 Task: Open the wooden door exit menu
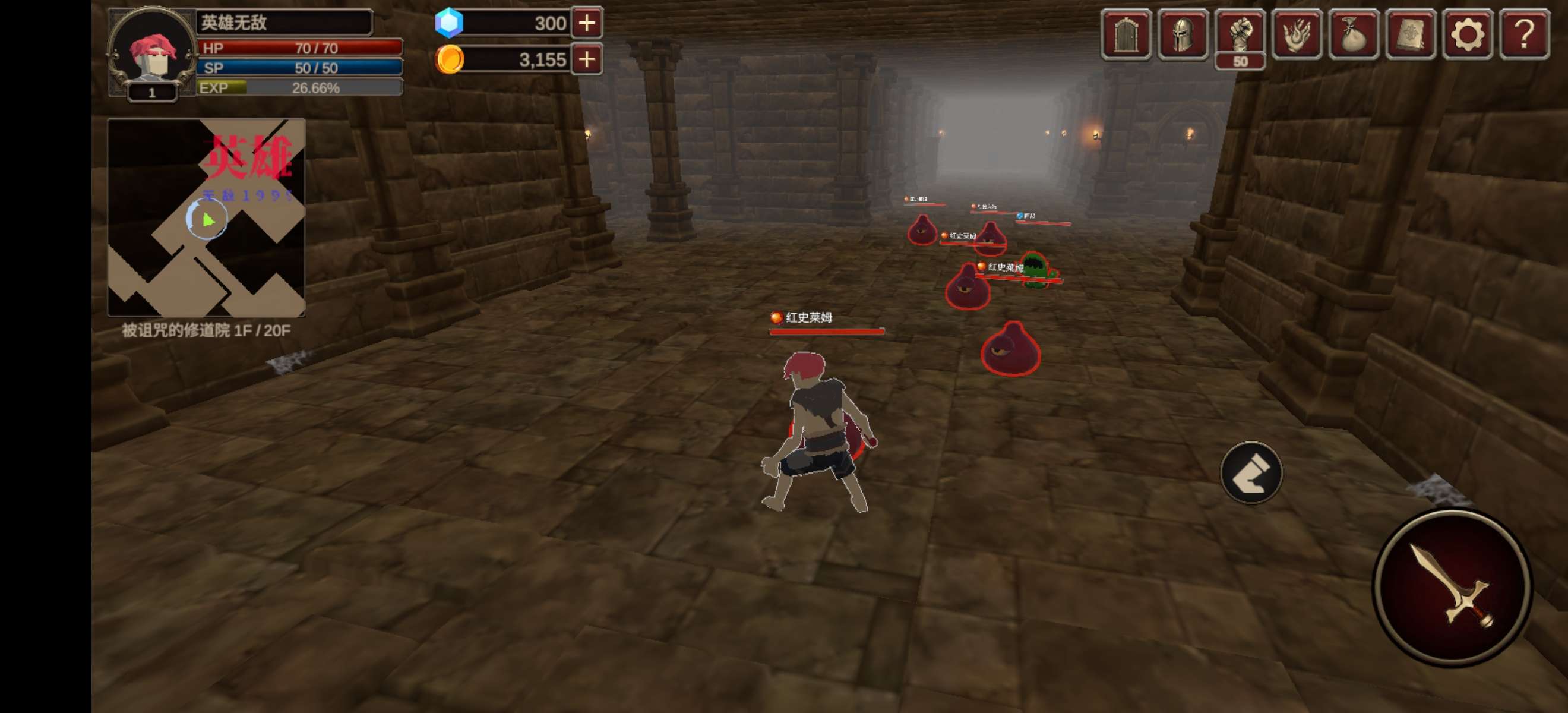(1126, 34)
